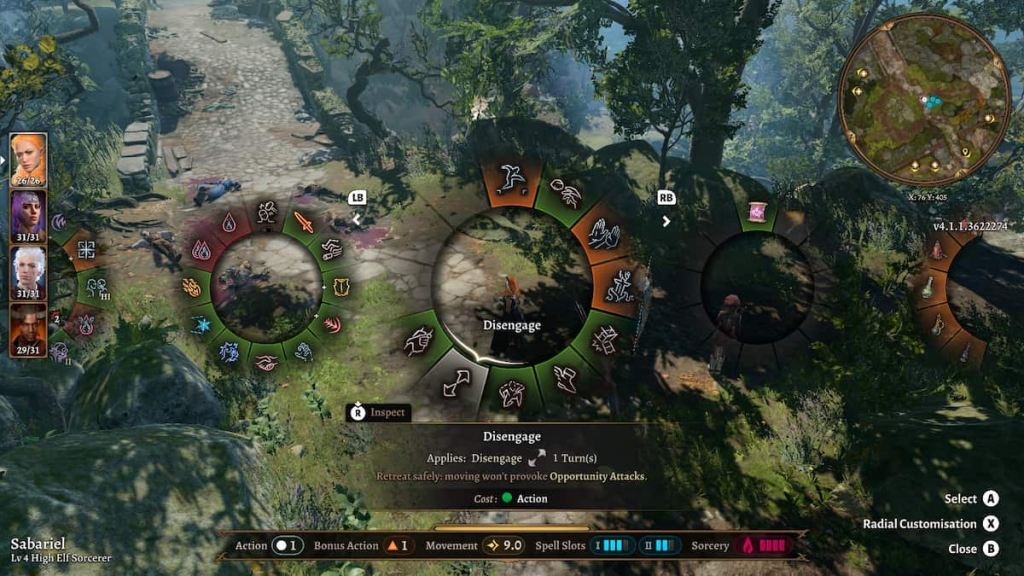Choose the single red flame-drop spell
The height and width of the screenshot is (576, 1024).
click(230, 221)
